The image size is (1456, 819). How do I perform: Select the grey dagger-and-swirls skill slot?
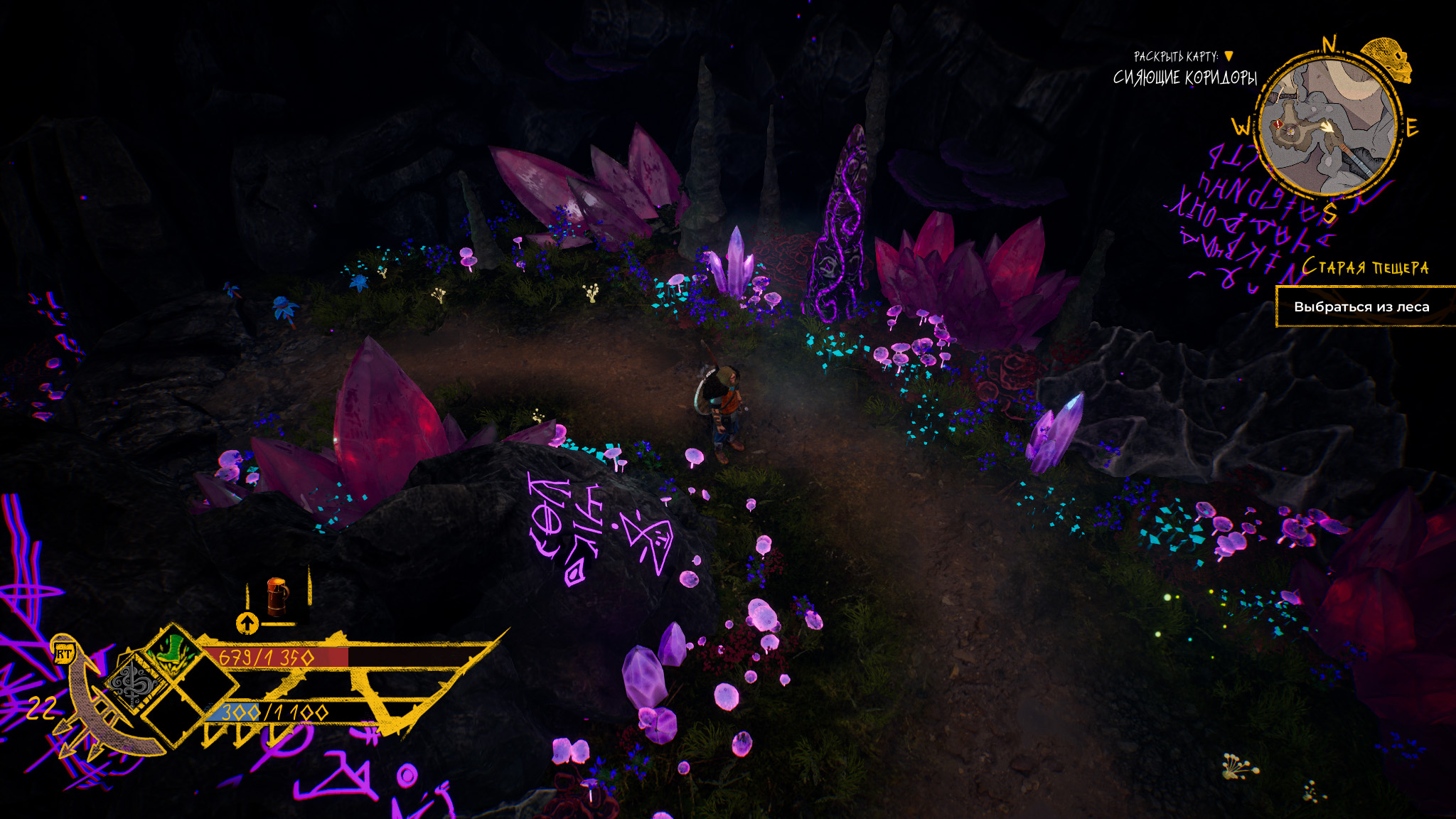click(134, 683)
